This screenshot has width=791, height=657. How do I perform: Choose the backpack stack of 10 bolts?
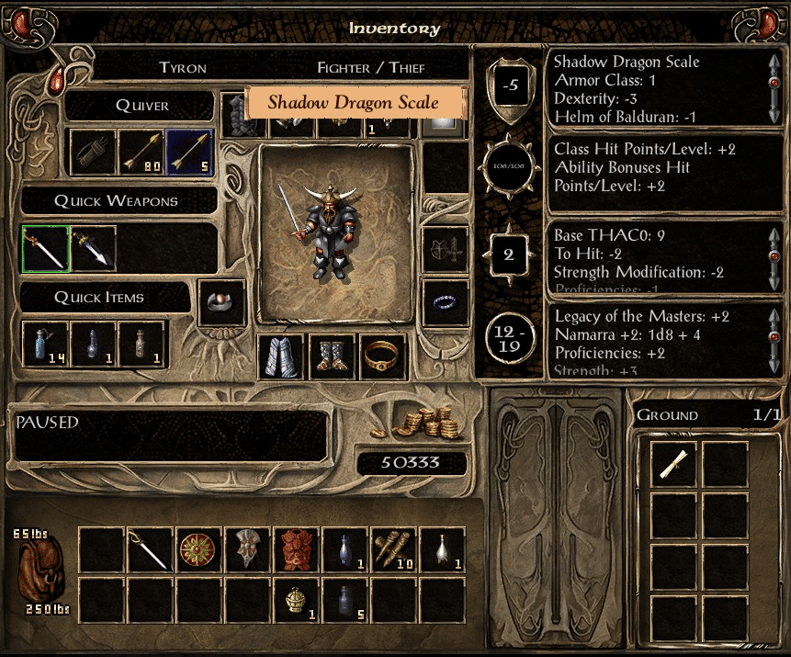394,551
